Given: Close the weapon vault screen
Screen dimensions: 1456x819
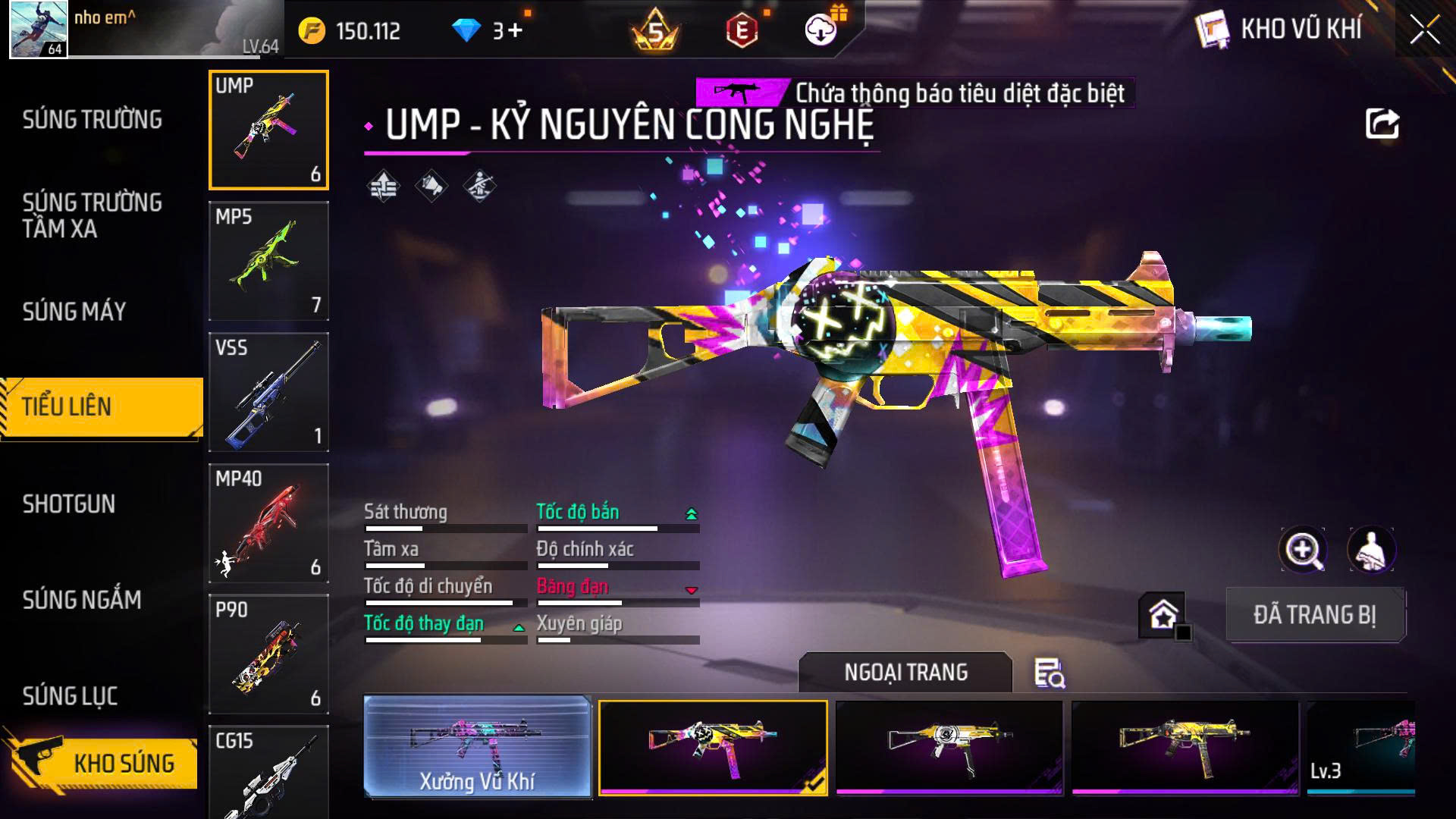Looking at the screenshot, I should (x=1424, y=31).
